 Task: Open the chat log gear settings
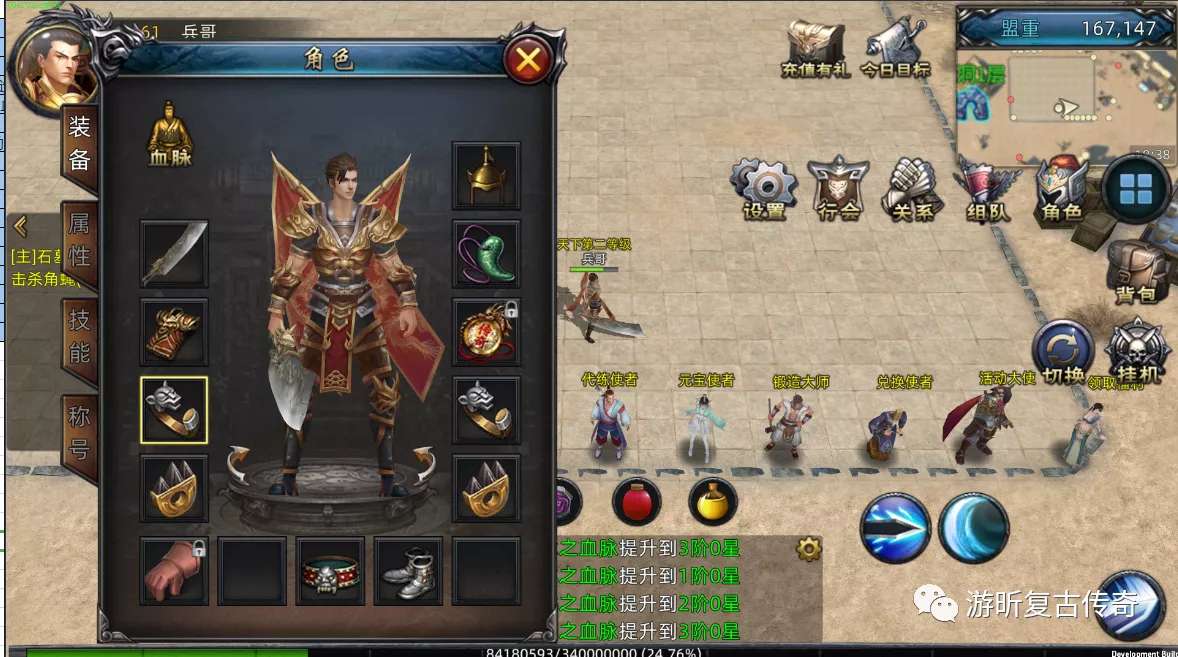click(x=808, y=548)
